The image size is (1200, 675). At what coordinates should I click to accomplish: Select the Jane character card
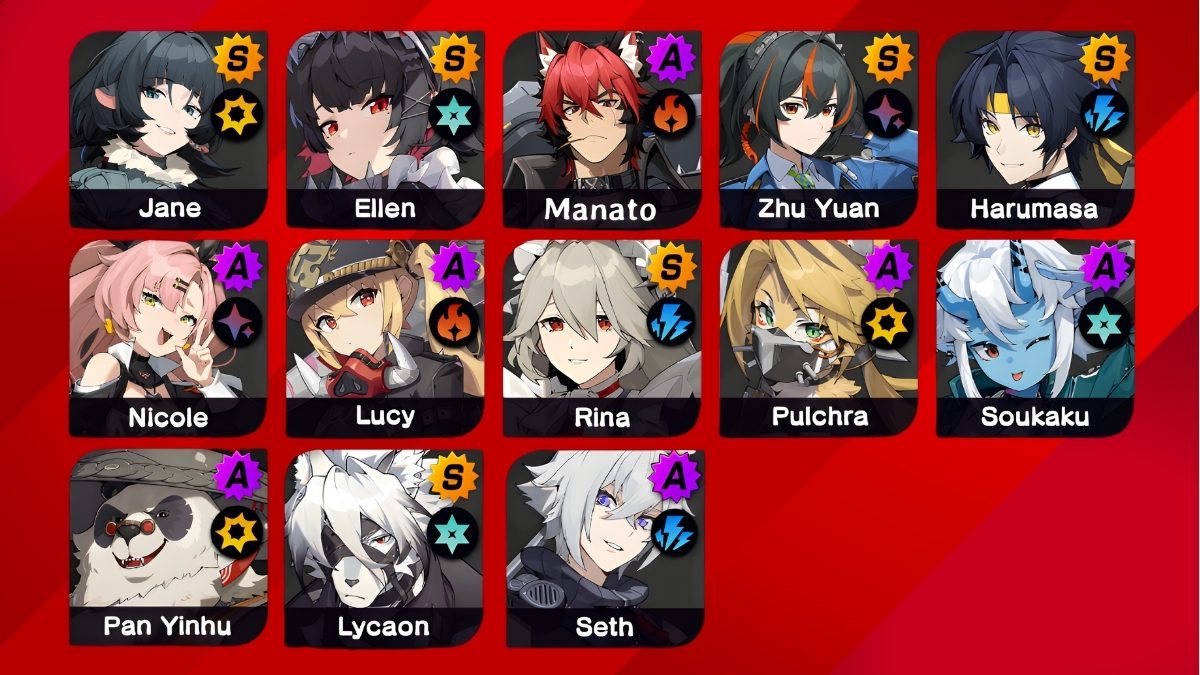pos(168,130)
